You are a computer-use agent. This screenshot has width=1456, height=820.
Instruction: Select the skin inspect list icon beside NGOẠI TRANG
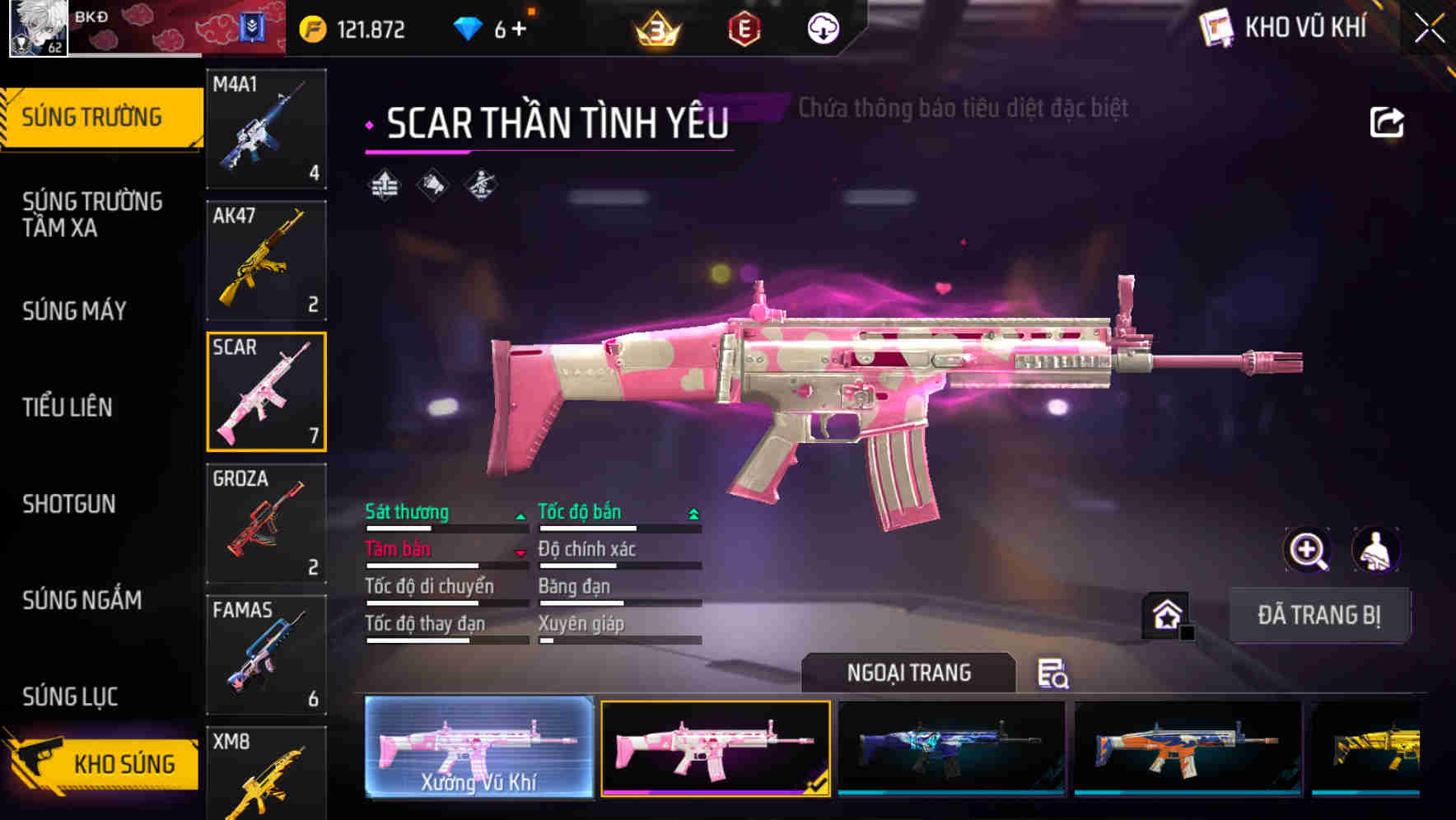pos(1054,675)
